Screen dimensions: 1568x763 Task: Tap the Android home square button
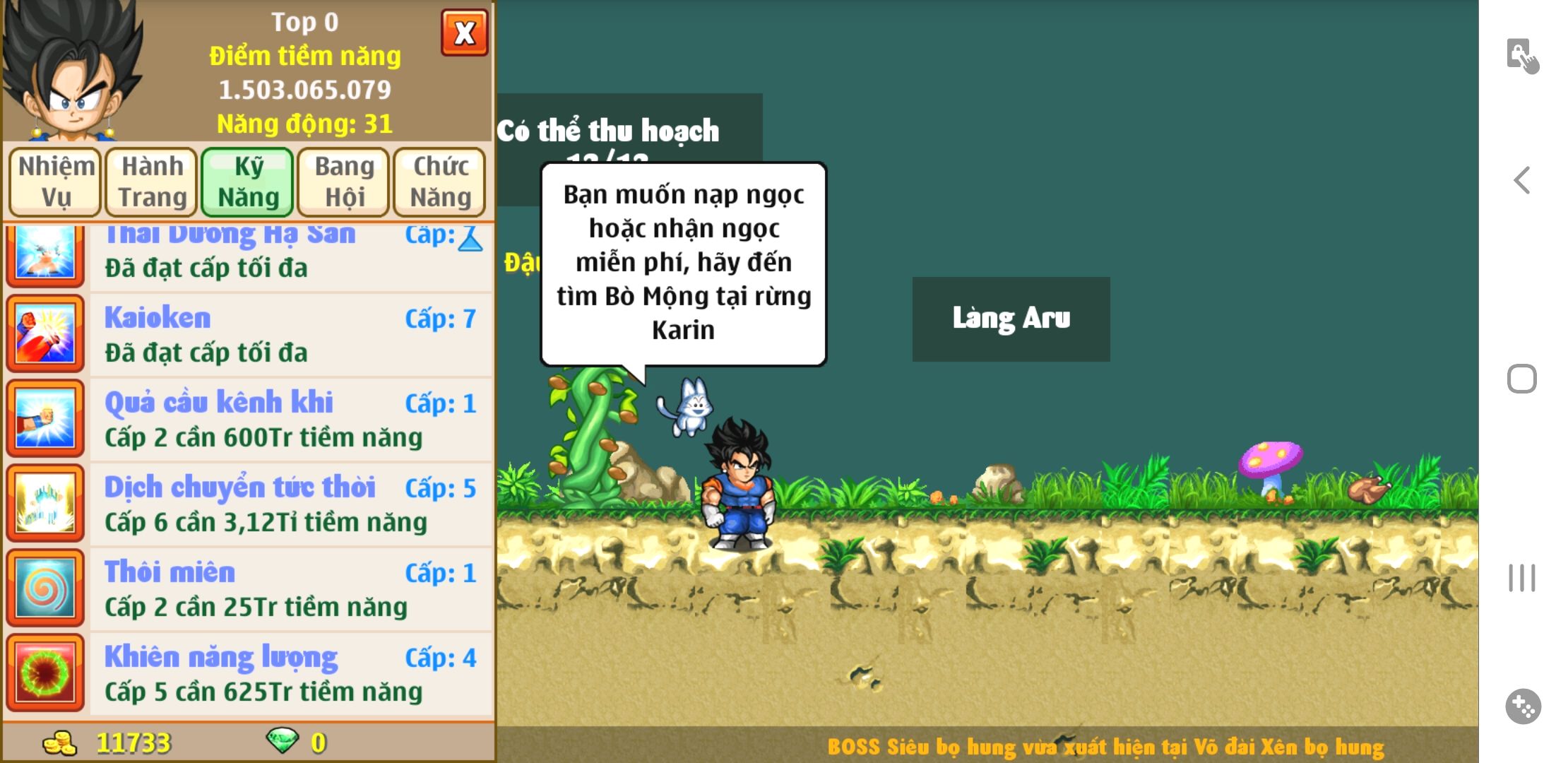tap(1522, 379)
